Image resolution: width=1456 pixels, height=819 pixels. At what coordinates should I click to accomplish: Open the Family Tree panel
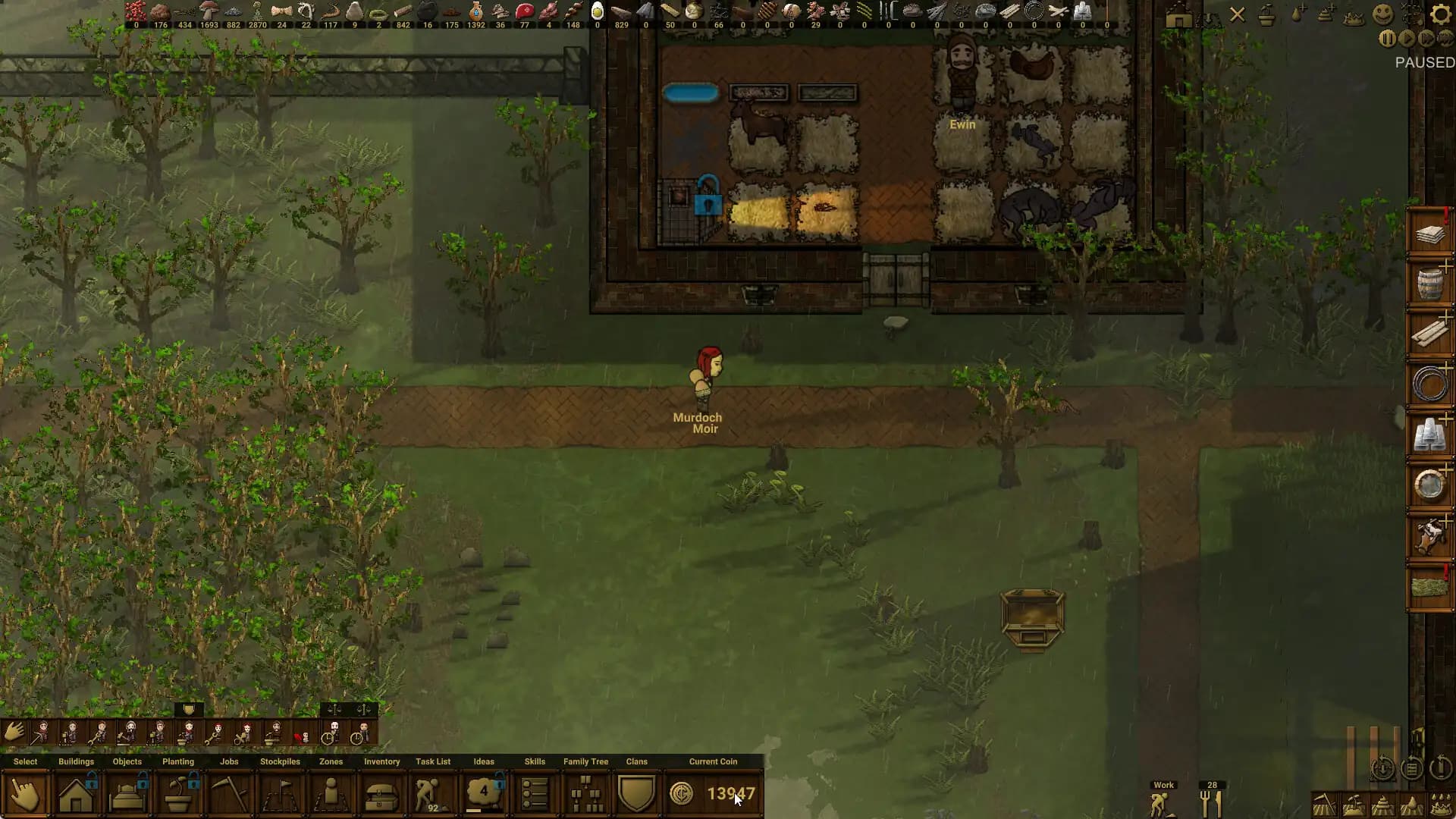click(x=585, y=795)
